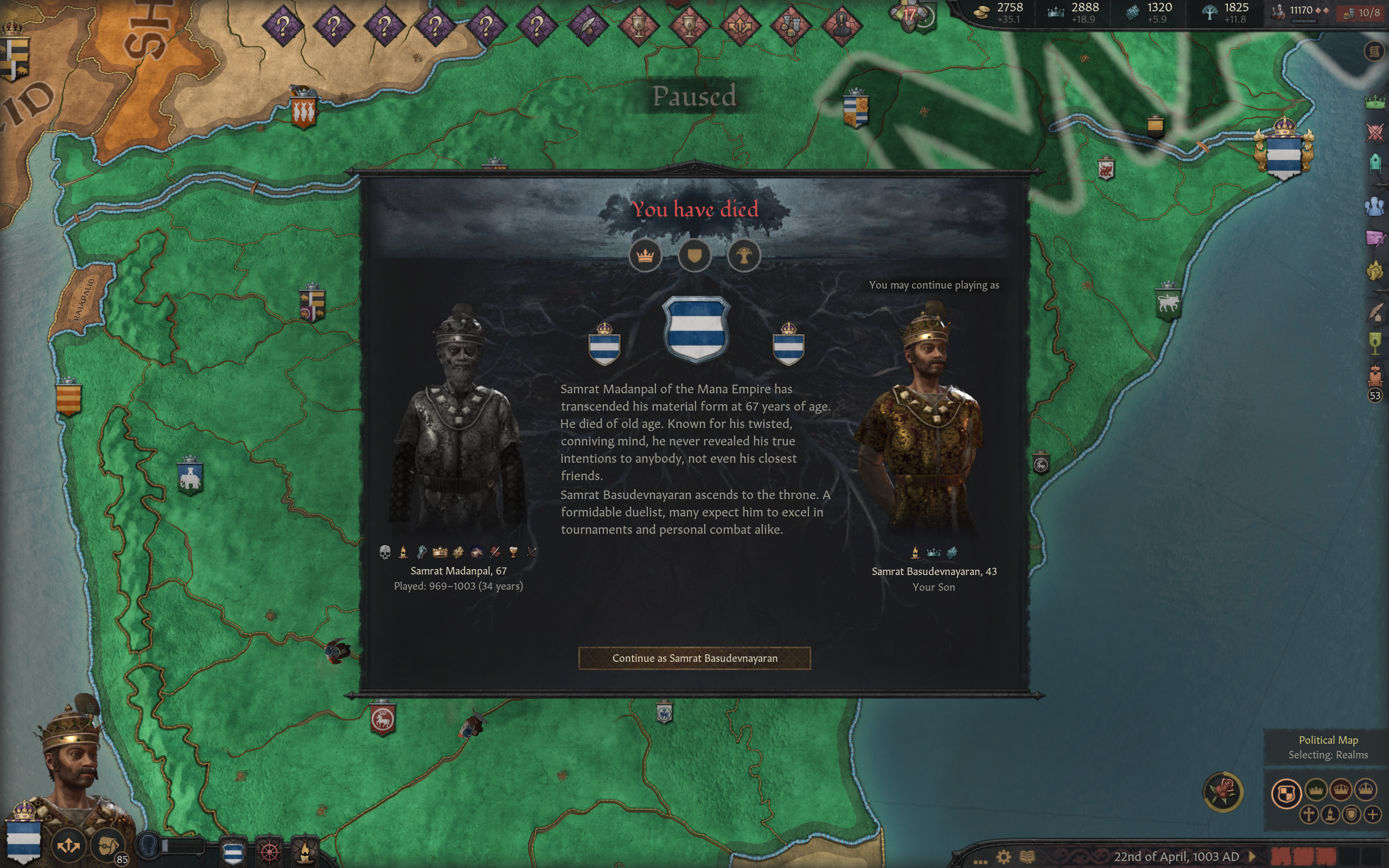Open the dynasty tree icon in death window
Image resolution: width=1389 pixels, height=868 pixels.
744,256
